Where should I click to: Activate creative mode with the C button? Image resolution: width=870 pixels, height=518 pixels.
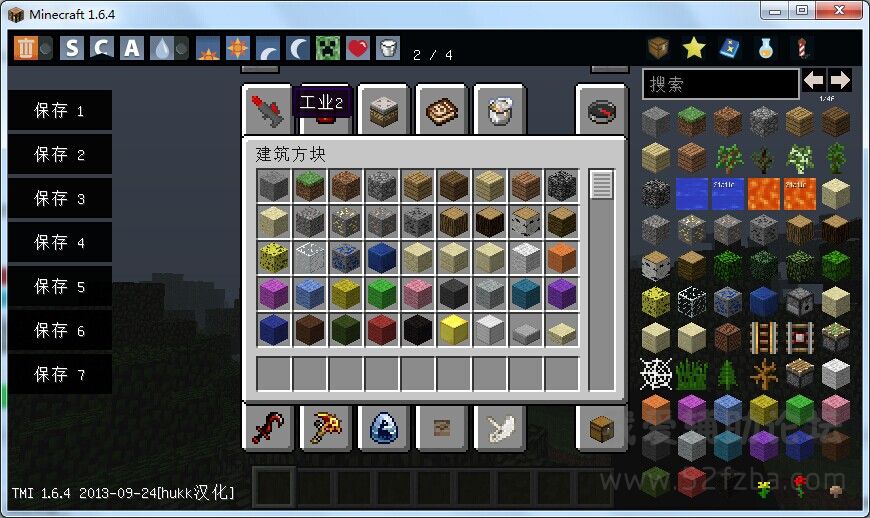pyautogui.click(x=101, y=48)
